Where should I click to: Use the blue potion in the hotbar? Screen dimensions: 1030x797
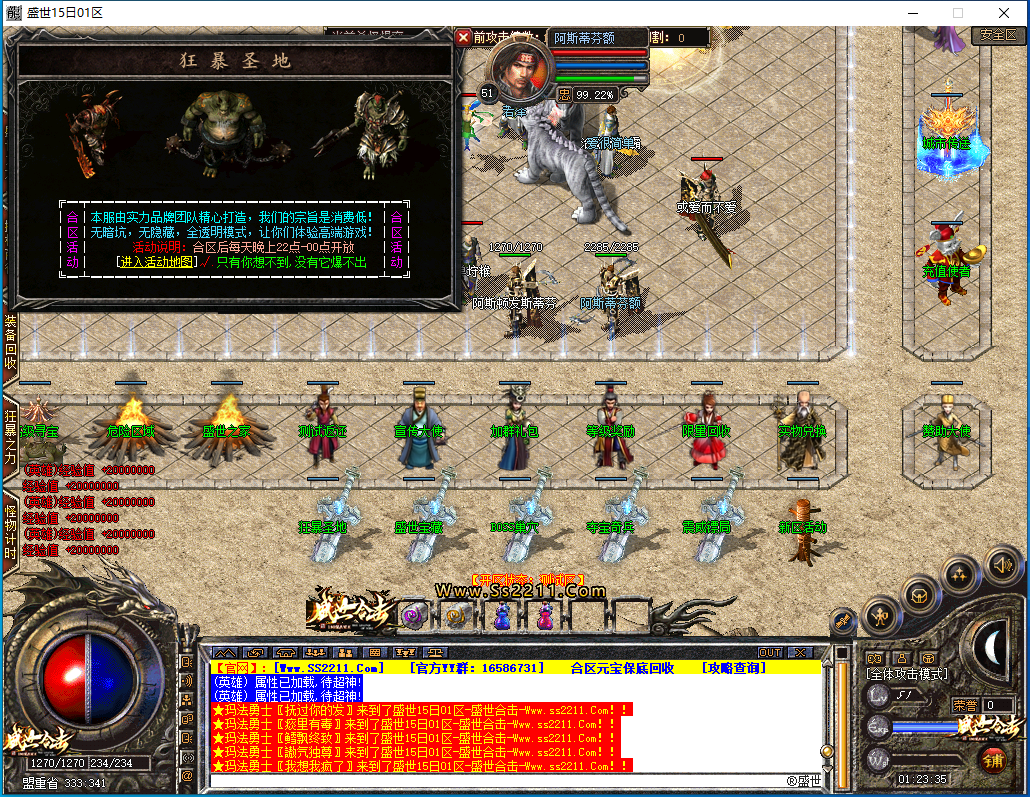pyautogui.click(x=501, y=617)
